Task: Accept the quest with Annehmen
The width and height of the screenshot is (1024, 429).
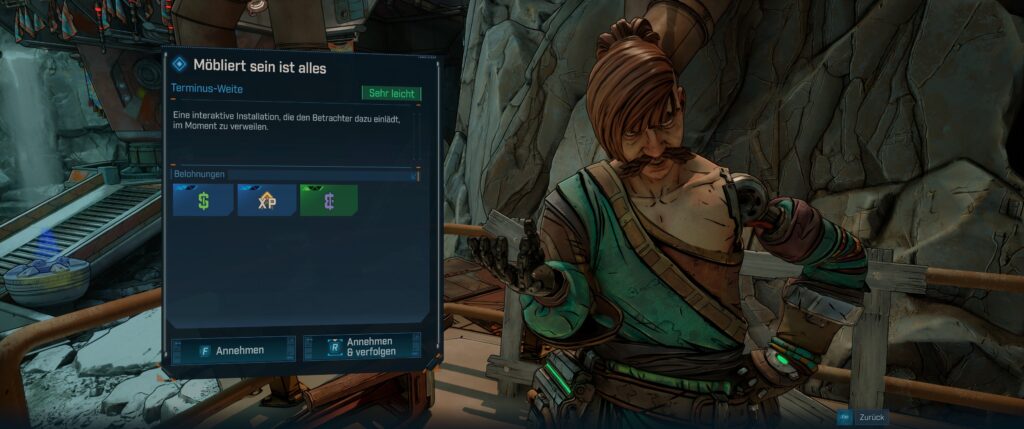Action: [233, 350]
